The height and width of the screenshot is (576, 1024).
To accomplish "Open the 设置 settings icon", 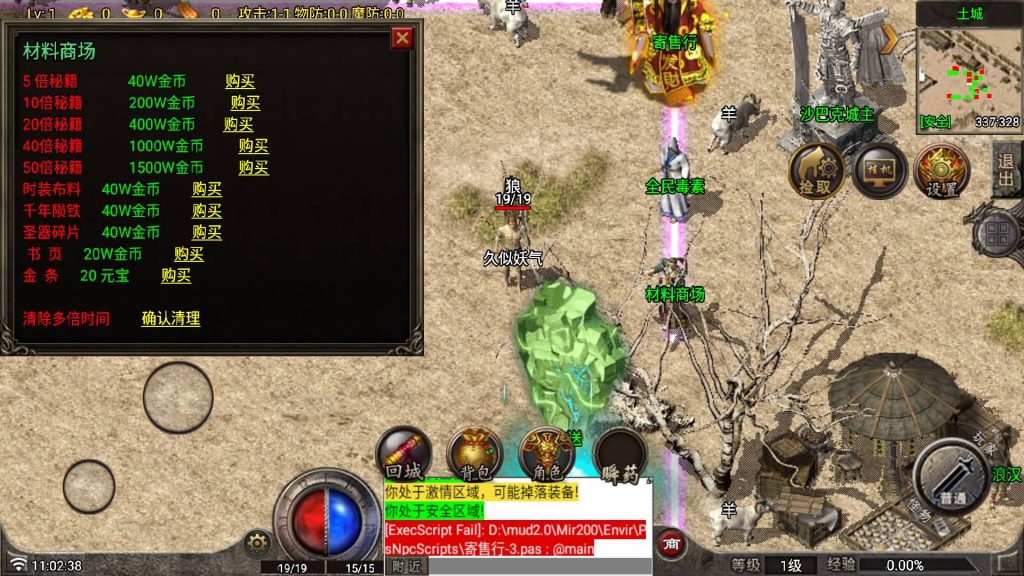I will (x=941, y=170).
